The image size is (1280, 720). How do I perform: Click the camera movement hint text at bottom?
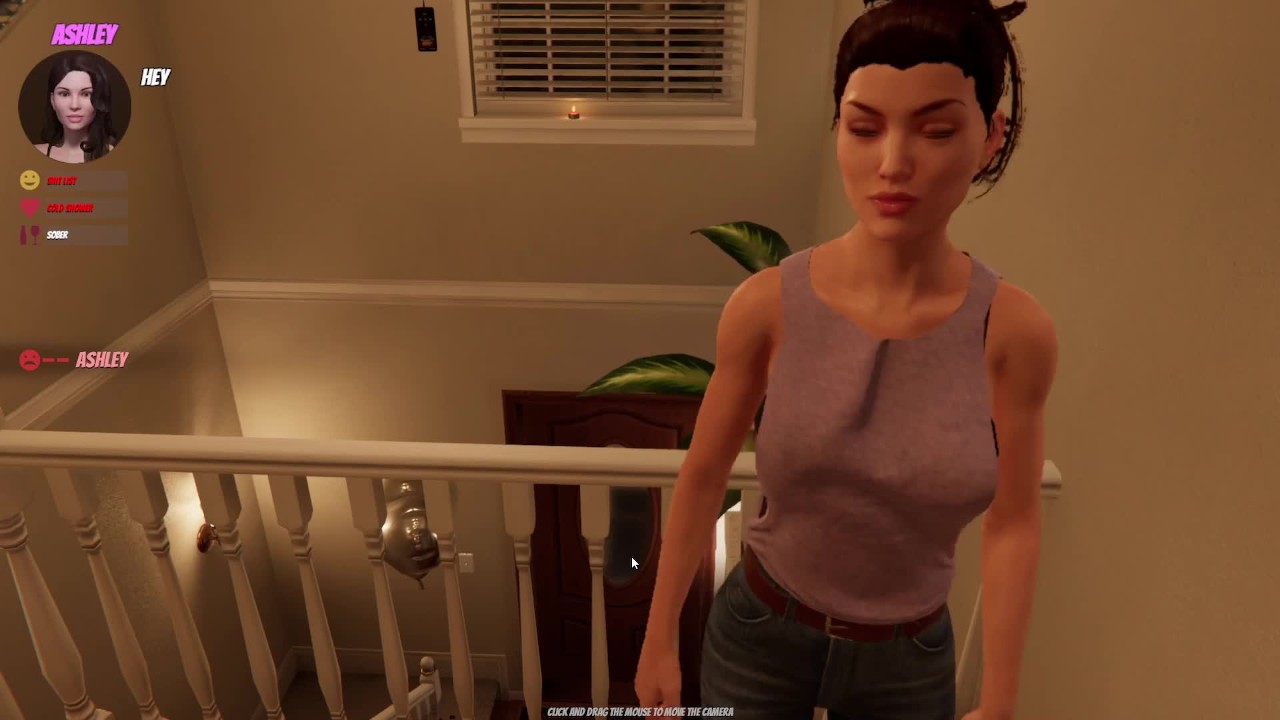pos(640,711)
